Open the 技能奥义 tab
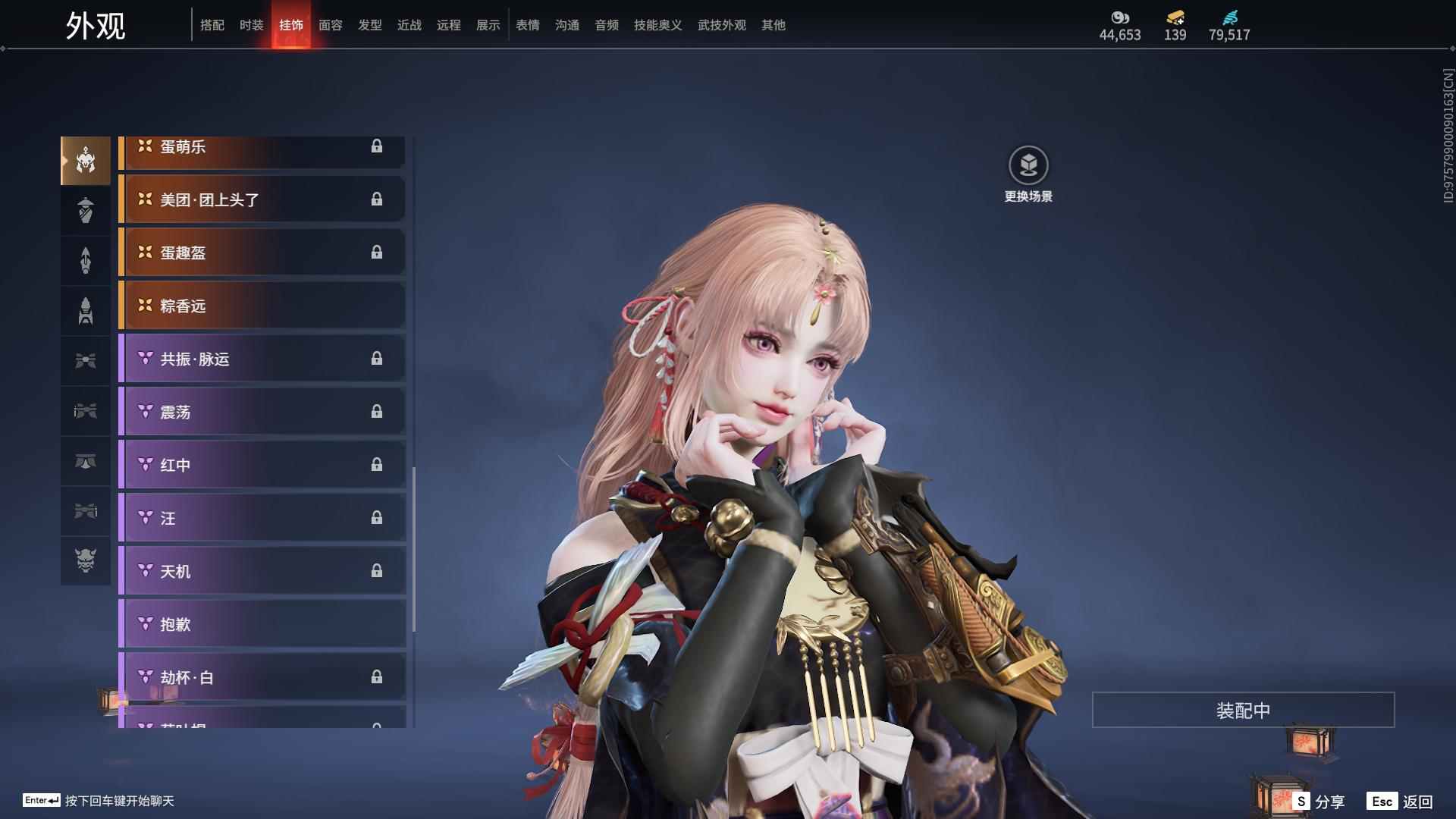Screen dimensions: 1456x819 pos(657,25)
